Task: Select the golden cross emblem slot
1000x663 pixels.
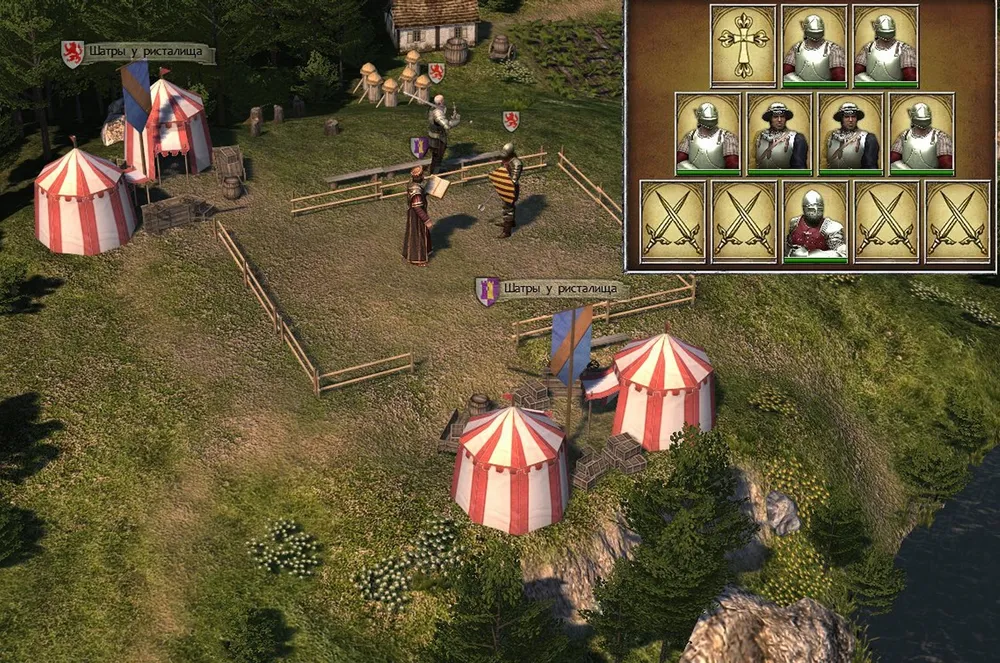Action: click(743, 46)
